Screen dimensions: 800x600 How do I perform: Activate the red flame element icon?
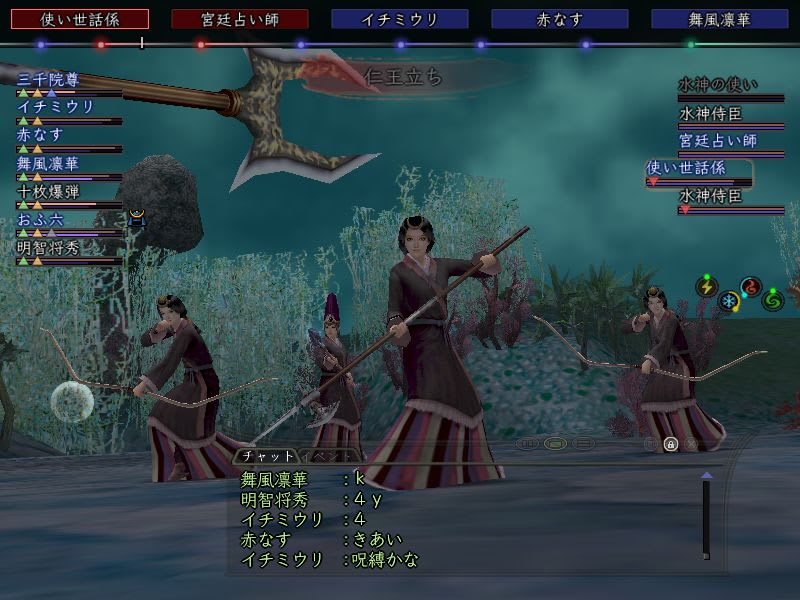point(751,287)
